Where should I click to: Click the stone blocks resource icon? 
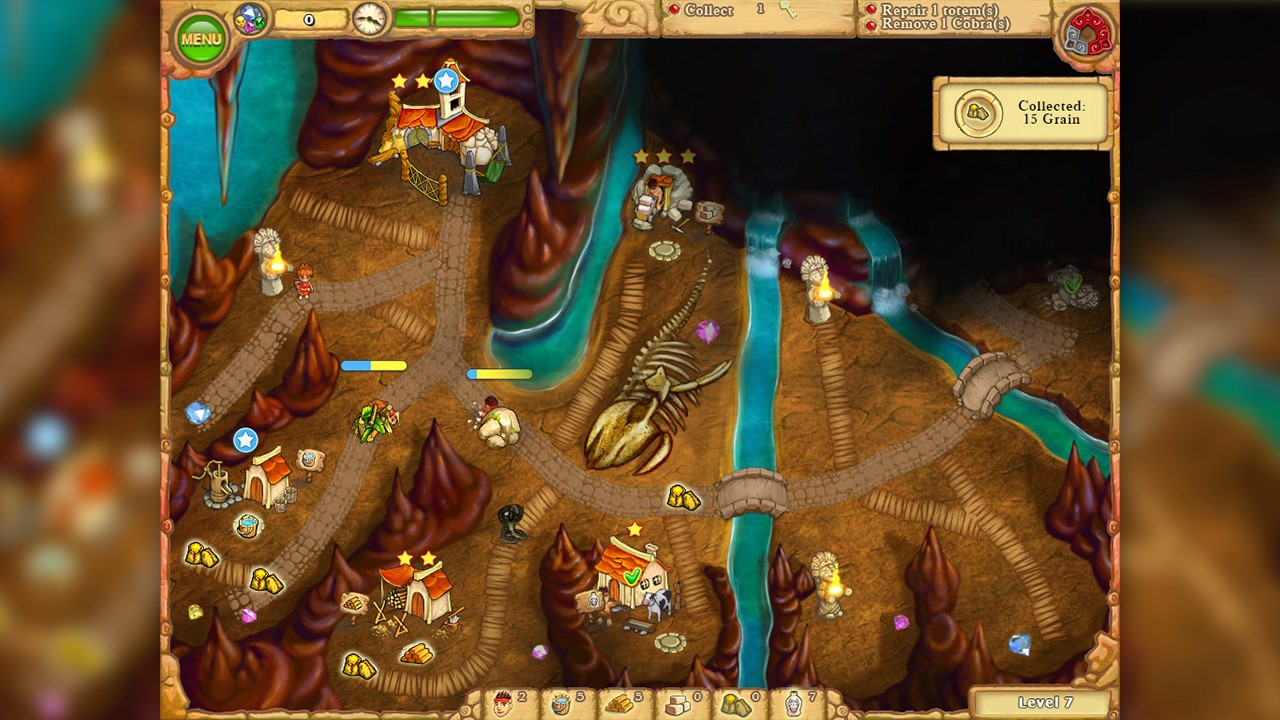point(676,705)
